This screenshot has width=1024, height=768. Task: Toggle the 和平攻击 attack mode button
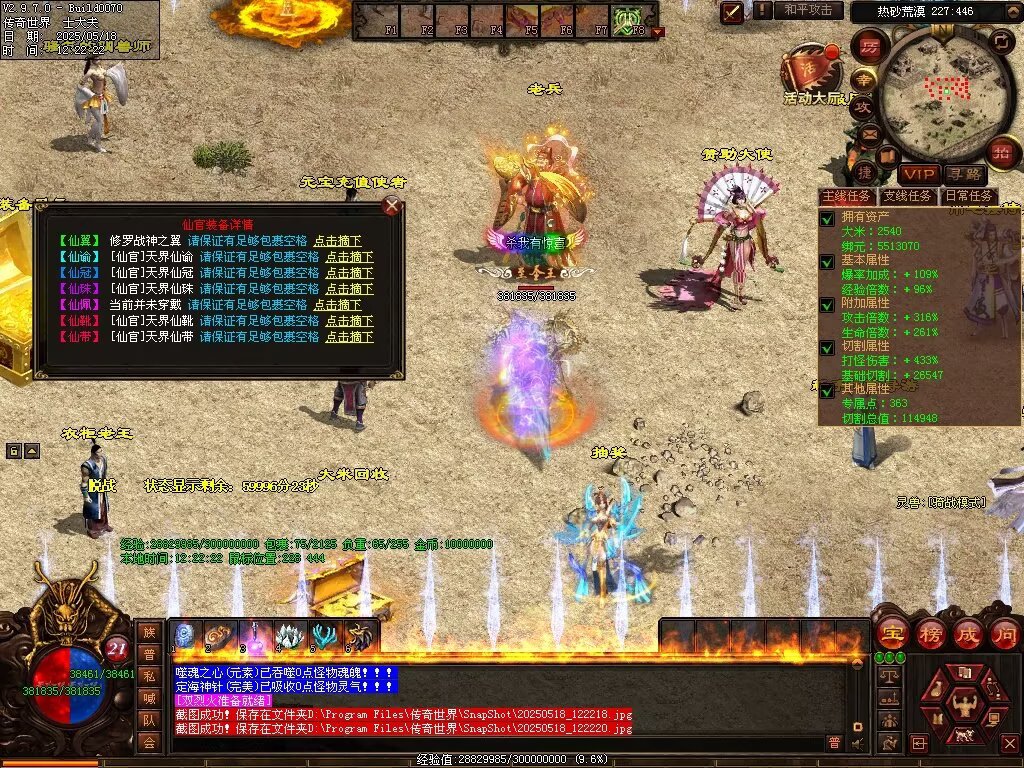(x=808, y=10)
